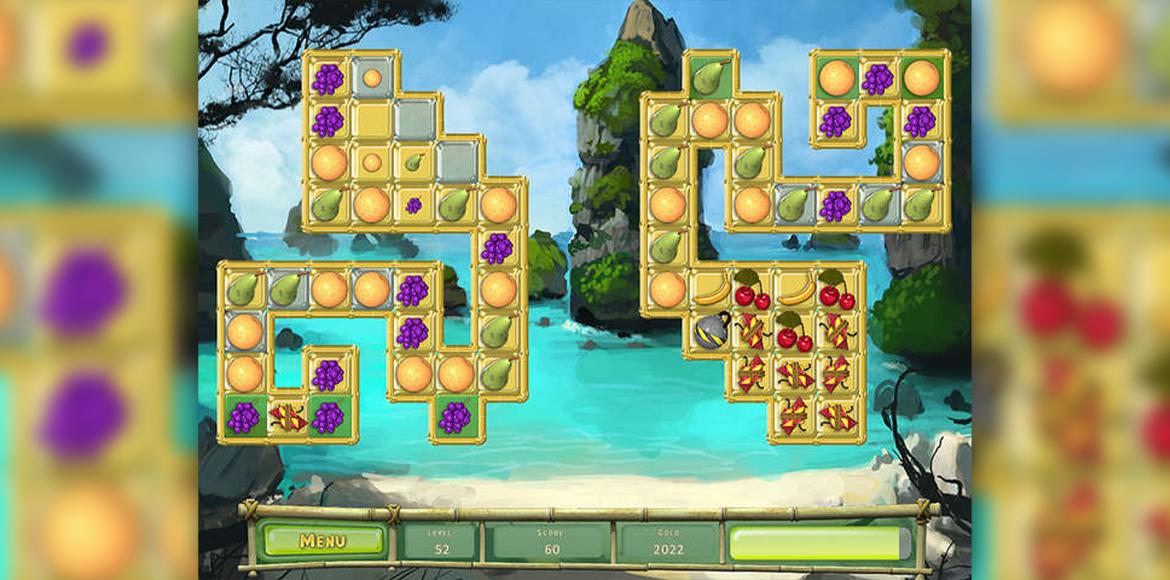This screenshot has height=580, width=1170.
Task: Select the empty yellow tile
Action: click(x=371, y=120)
